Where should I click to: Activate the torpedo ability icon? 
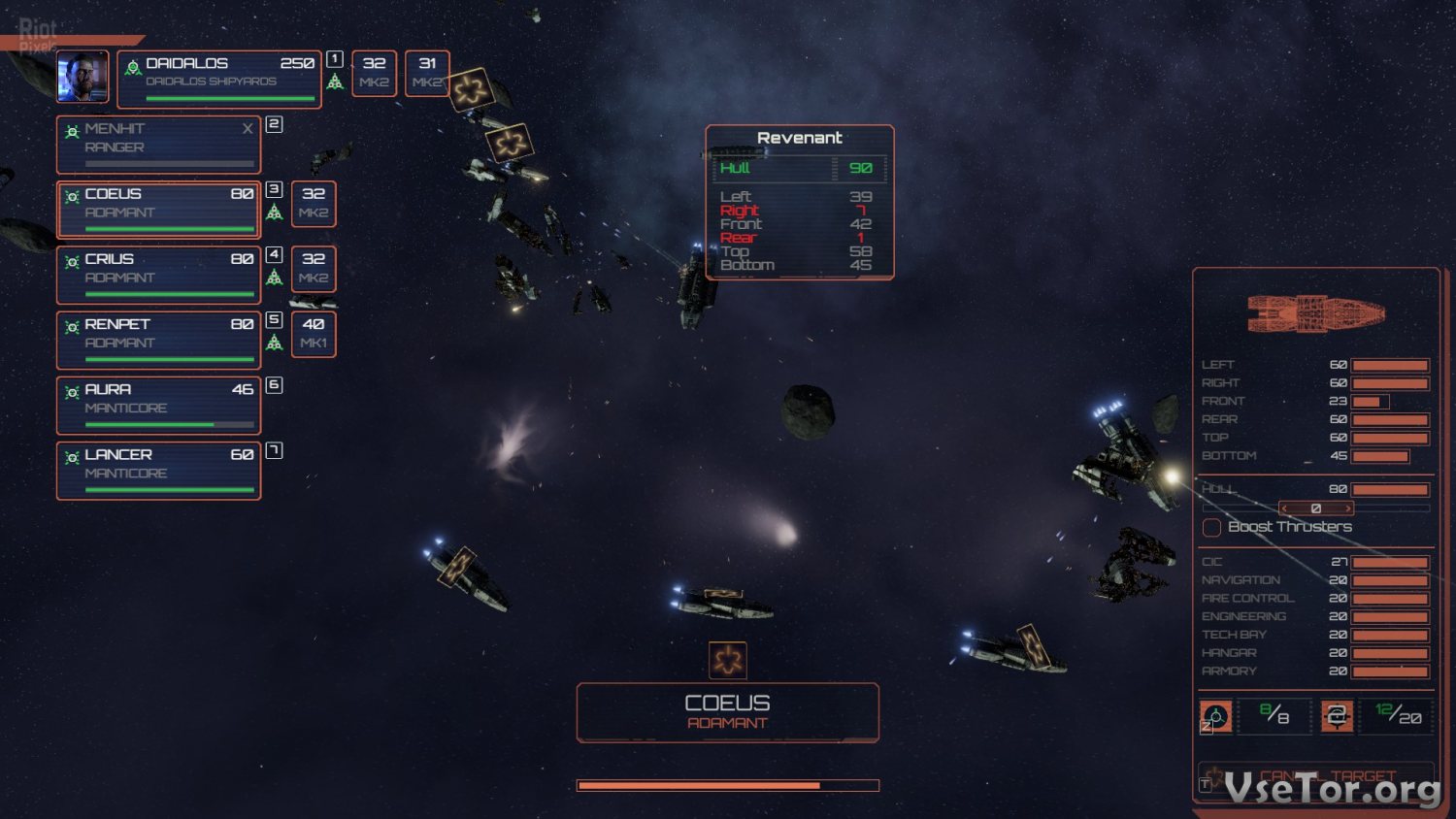1337,716
